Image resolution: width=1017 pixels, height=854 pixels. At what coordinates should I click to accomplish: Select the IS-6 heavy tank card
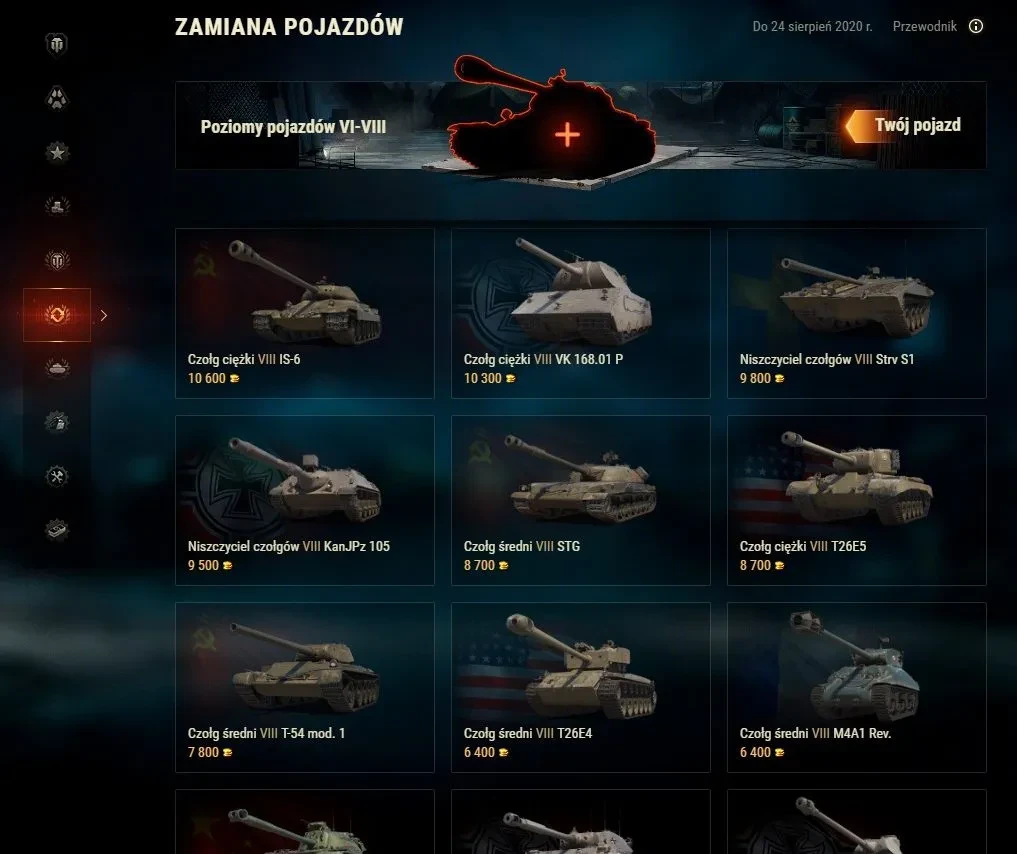(x=305, y=313)
